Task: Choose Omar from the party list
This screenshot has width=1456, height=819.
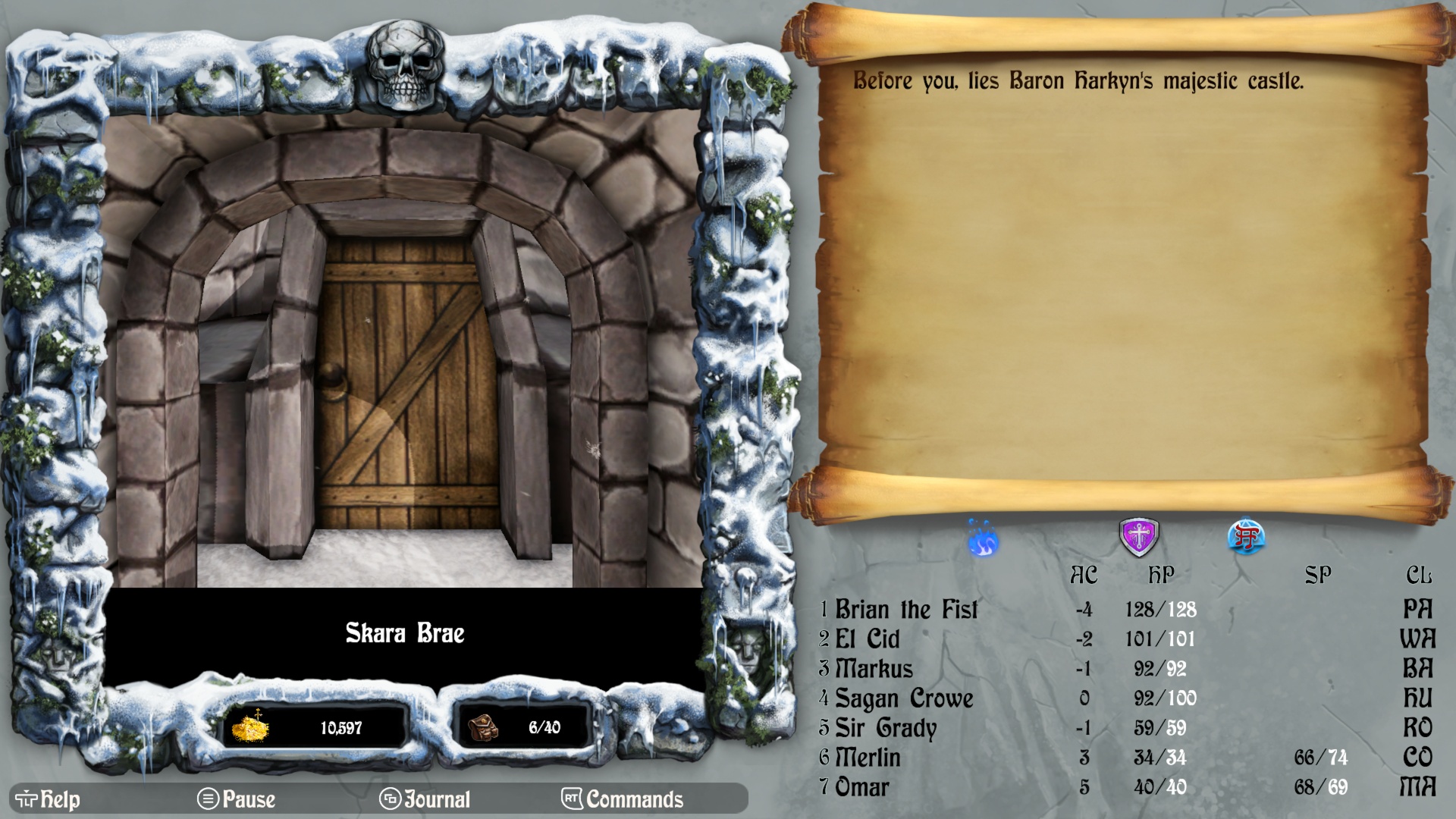Action: coord(861,787)
